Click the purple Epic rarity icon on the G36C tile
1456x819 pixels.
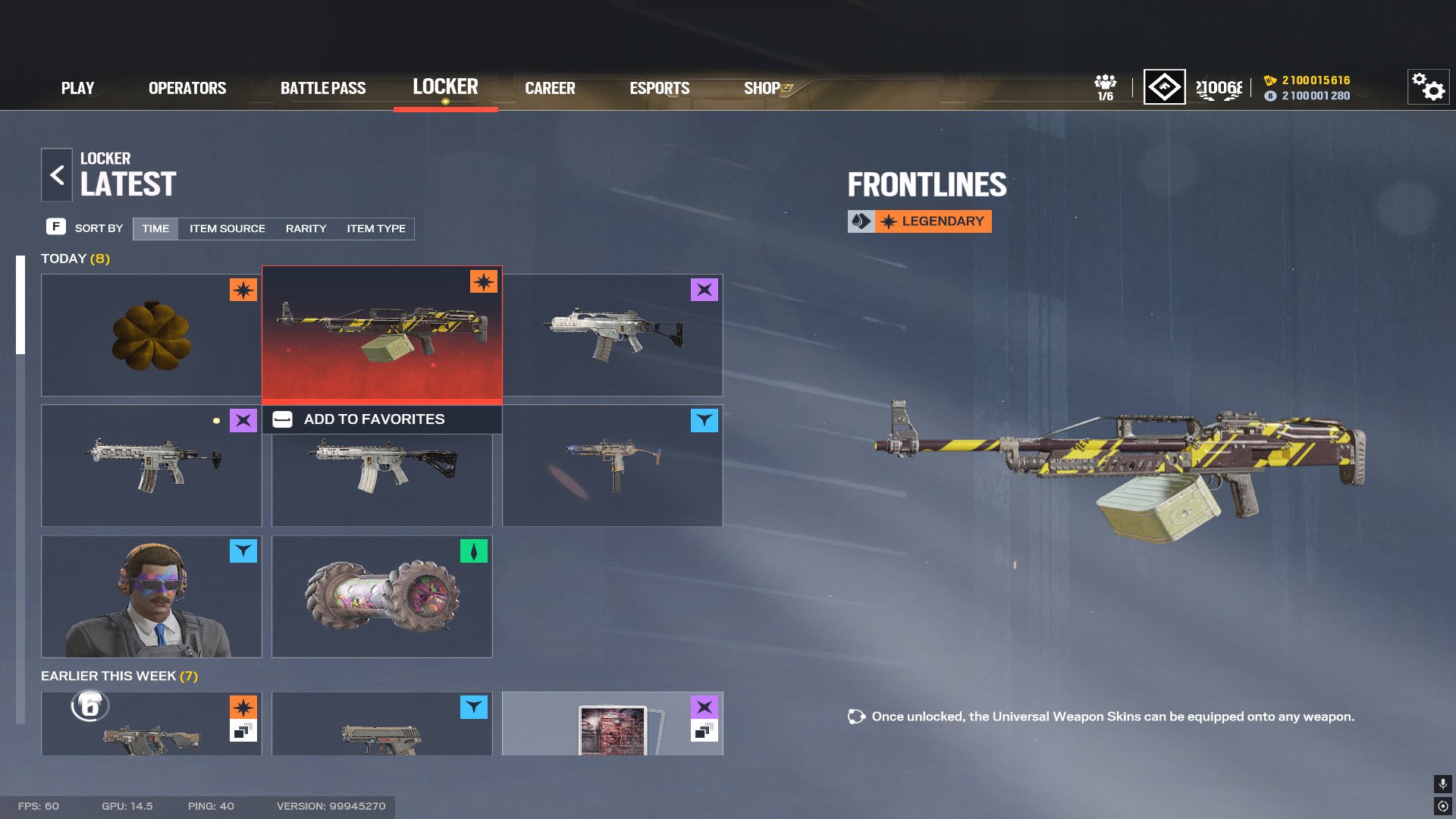pyautogui.click(x=705, y=290)
